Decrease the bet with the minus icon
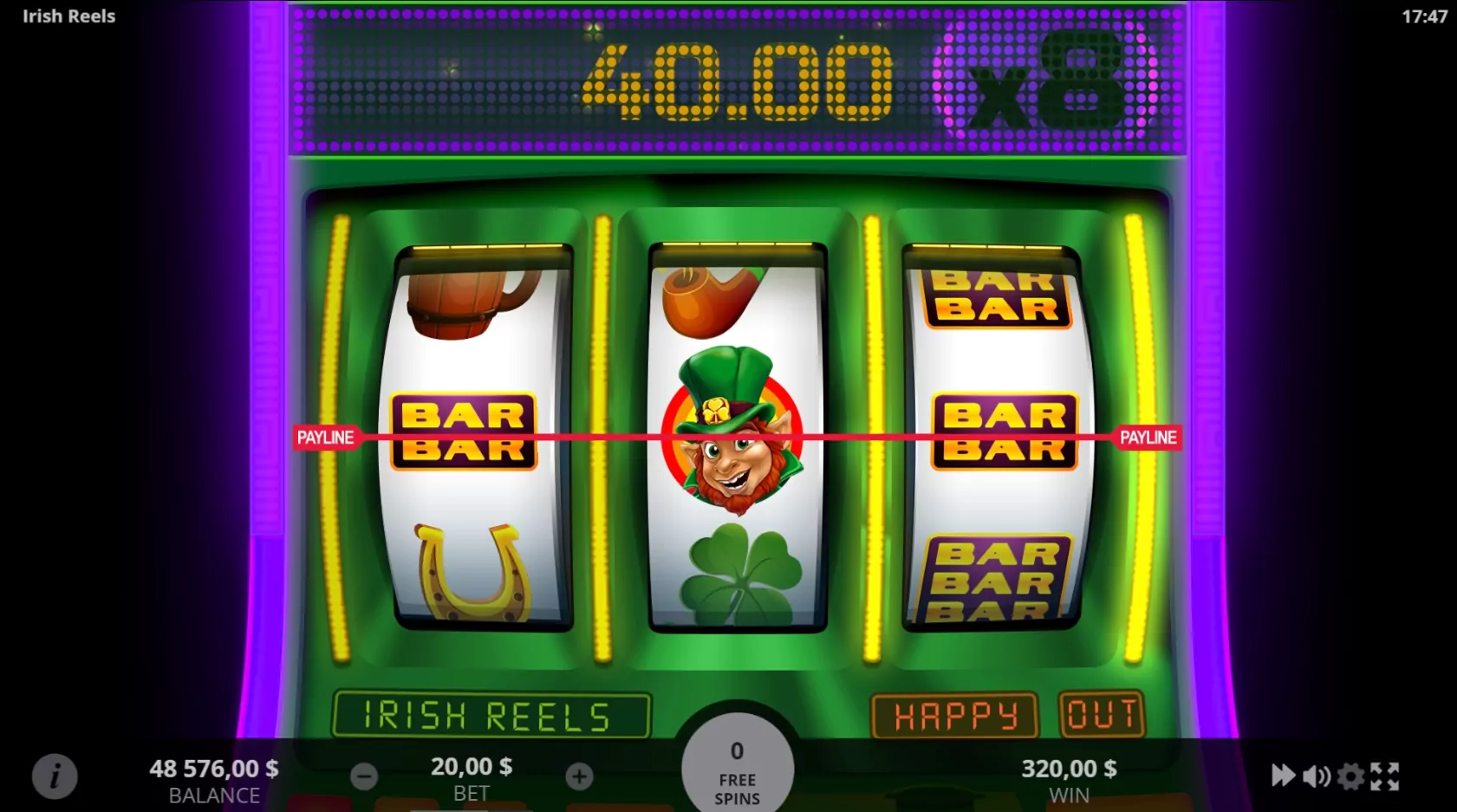Screen dimensions: 1457x812 [363, 776]
